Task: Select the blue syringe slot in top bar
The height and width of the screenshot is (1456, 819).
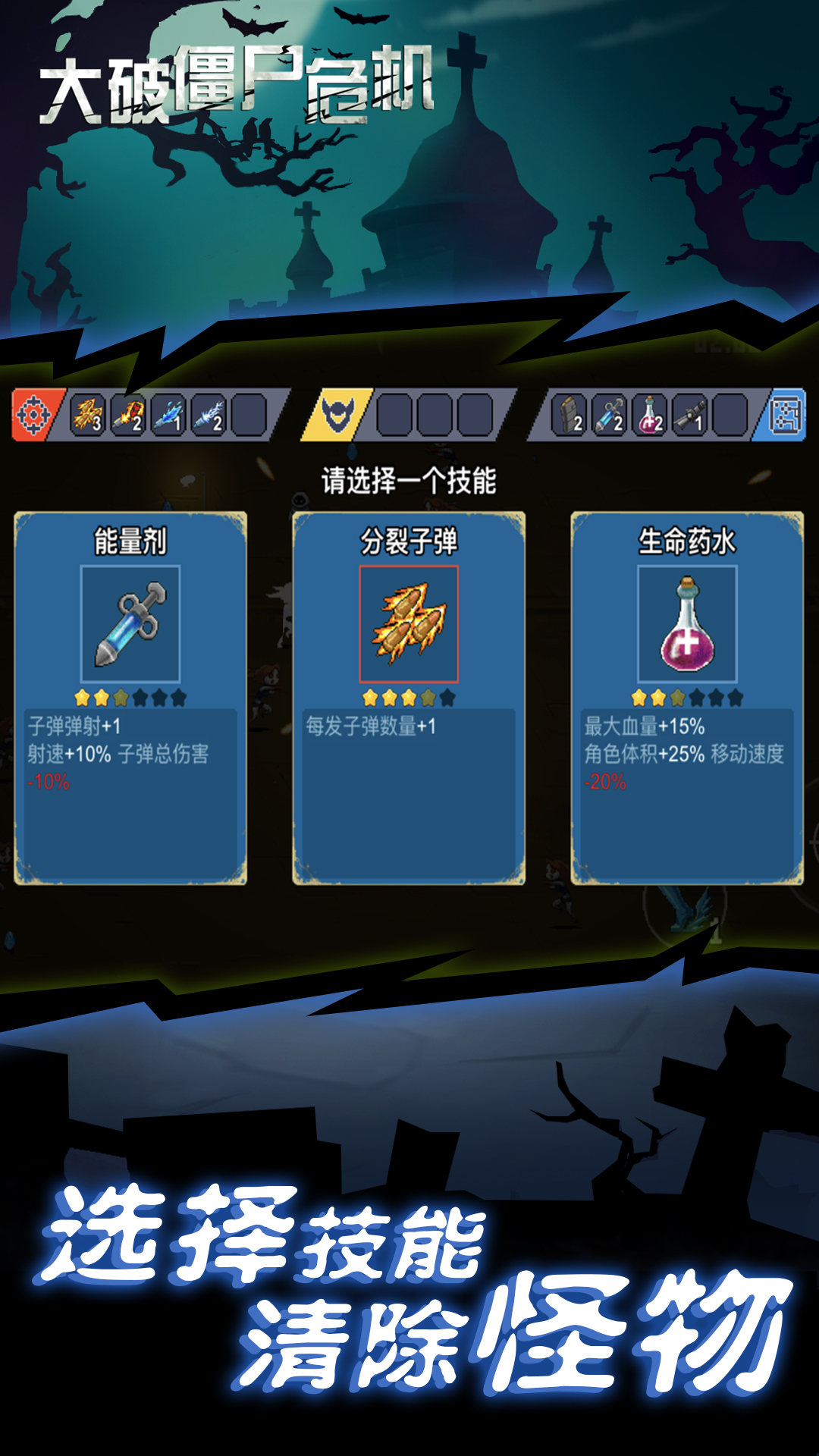Action: tap(609, 415)
